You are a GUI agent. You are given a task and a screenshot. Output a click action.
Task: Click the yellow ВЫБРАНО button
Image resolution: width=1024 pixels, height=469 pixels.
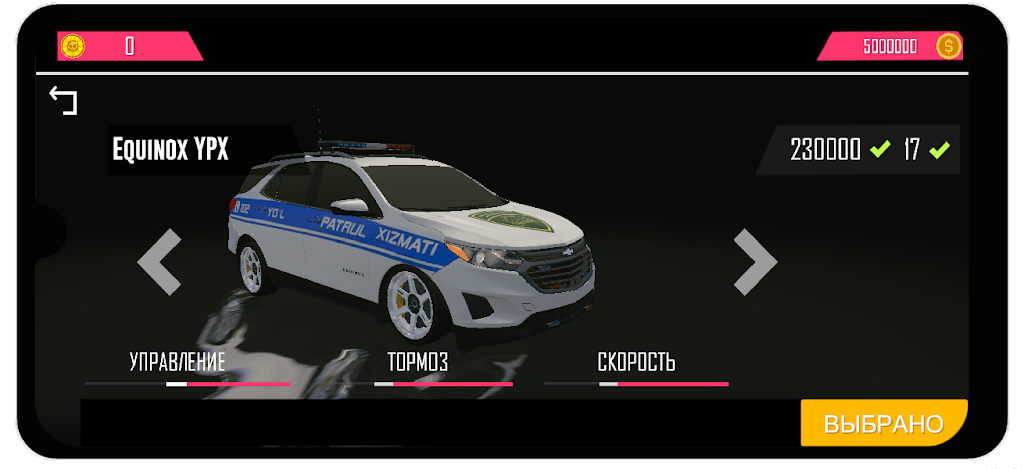(883, 423)
